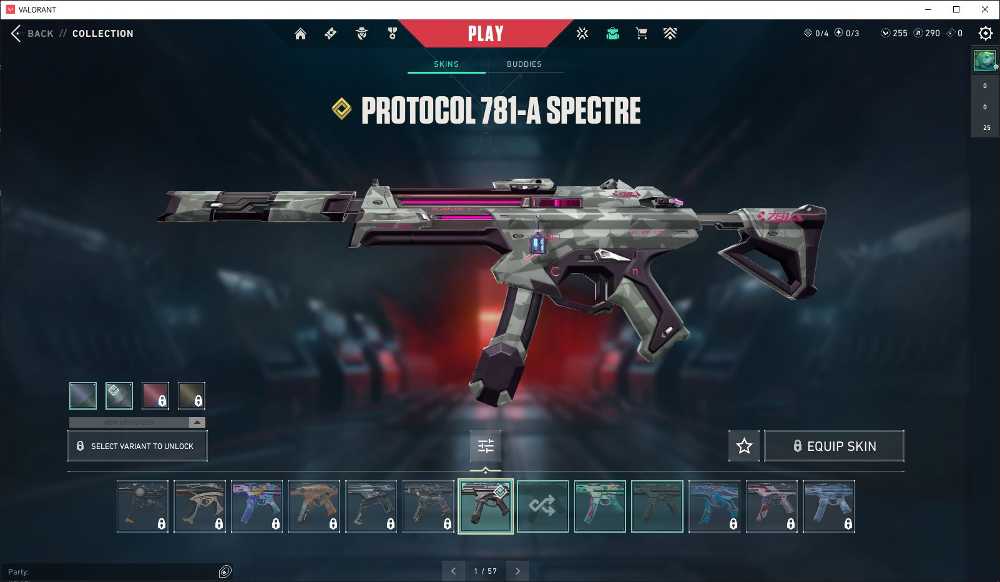Close the Valorant window
The image size is (1000, 582).
(x=984, y=9)
